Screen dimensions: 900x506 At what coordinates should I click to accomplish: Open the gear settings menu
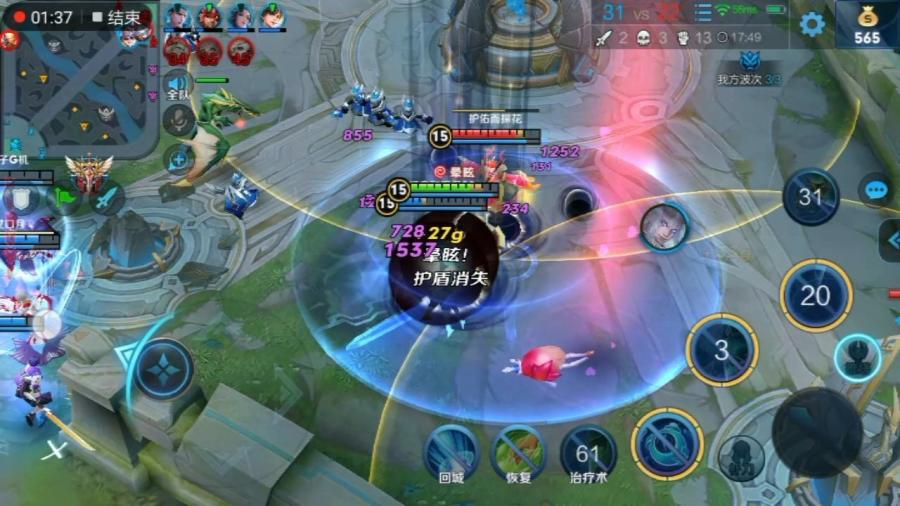click(x=812, y=24)
